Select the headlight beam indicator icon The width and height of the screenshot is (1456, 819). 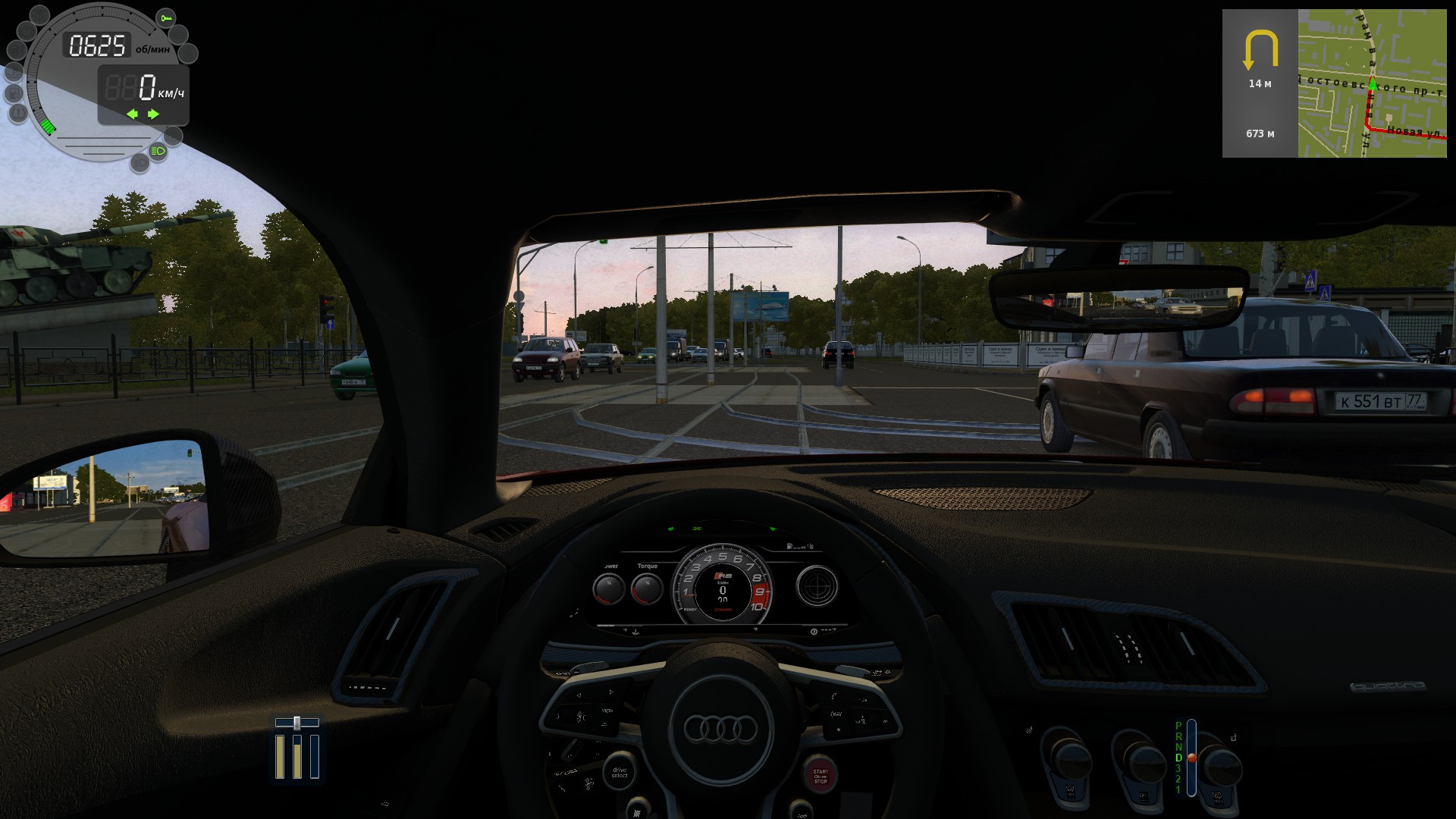pos(158,151)
